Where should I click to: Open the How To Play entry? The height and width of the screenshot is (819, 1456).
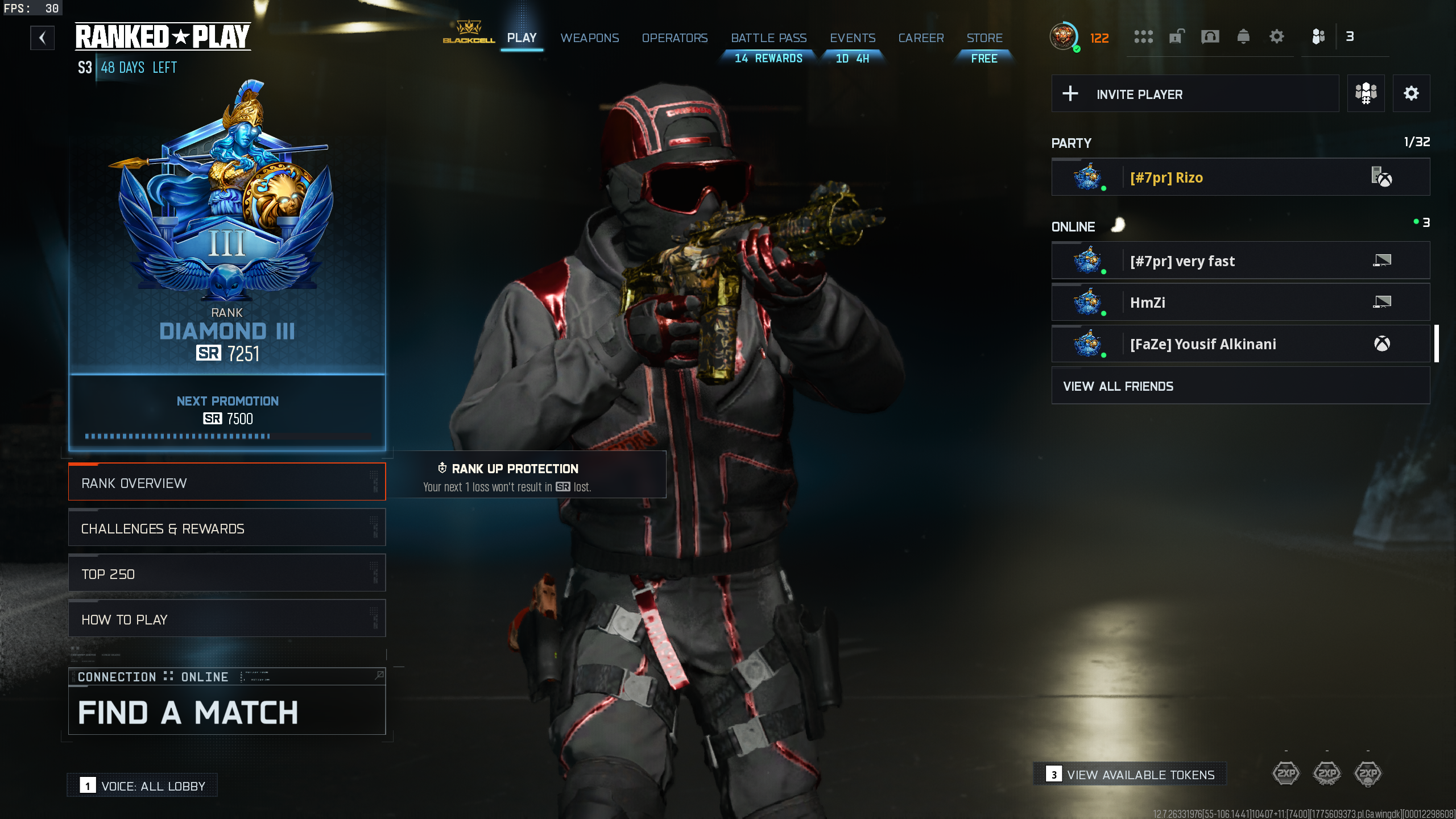227,619
